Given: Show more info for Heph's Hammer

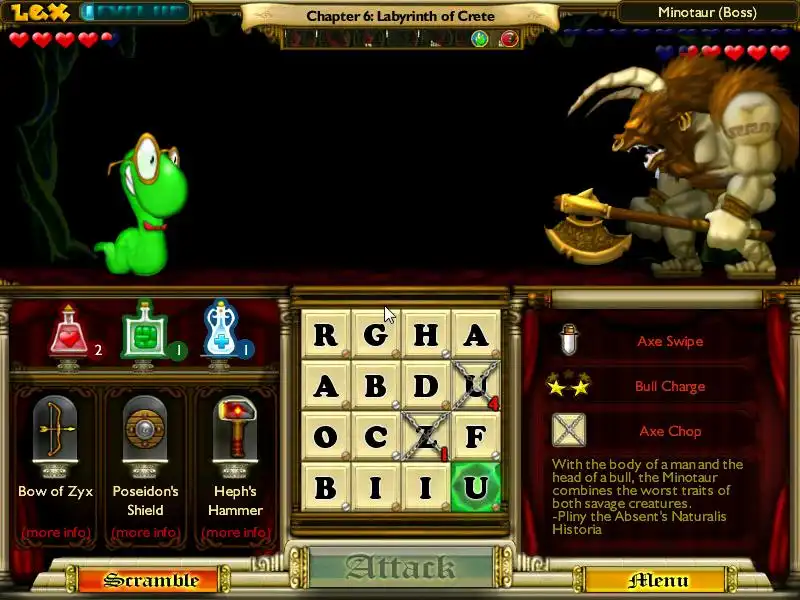Looking at the screenshot, I should (x=236, y=532).
